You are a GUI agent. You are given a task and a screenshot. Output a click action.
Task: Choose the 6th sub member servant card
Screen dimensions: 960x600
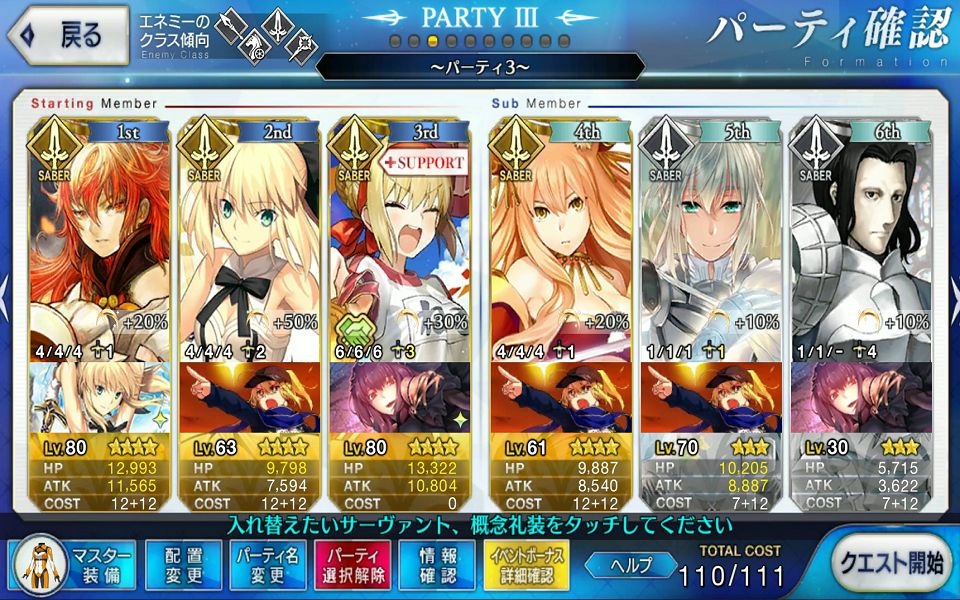click(860, 240)
